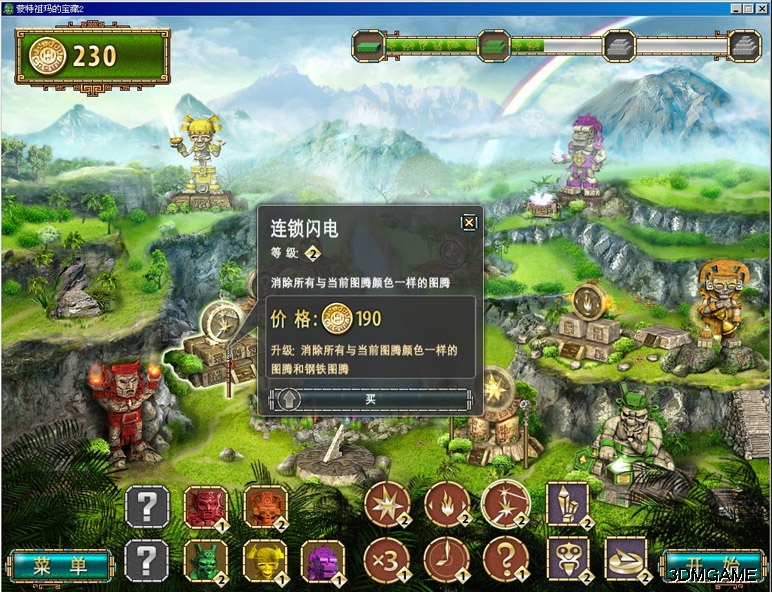
Task: Select the flame bonus icon
Action: click(x=446, y=505)
